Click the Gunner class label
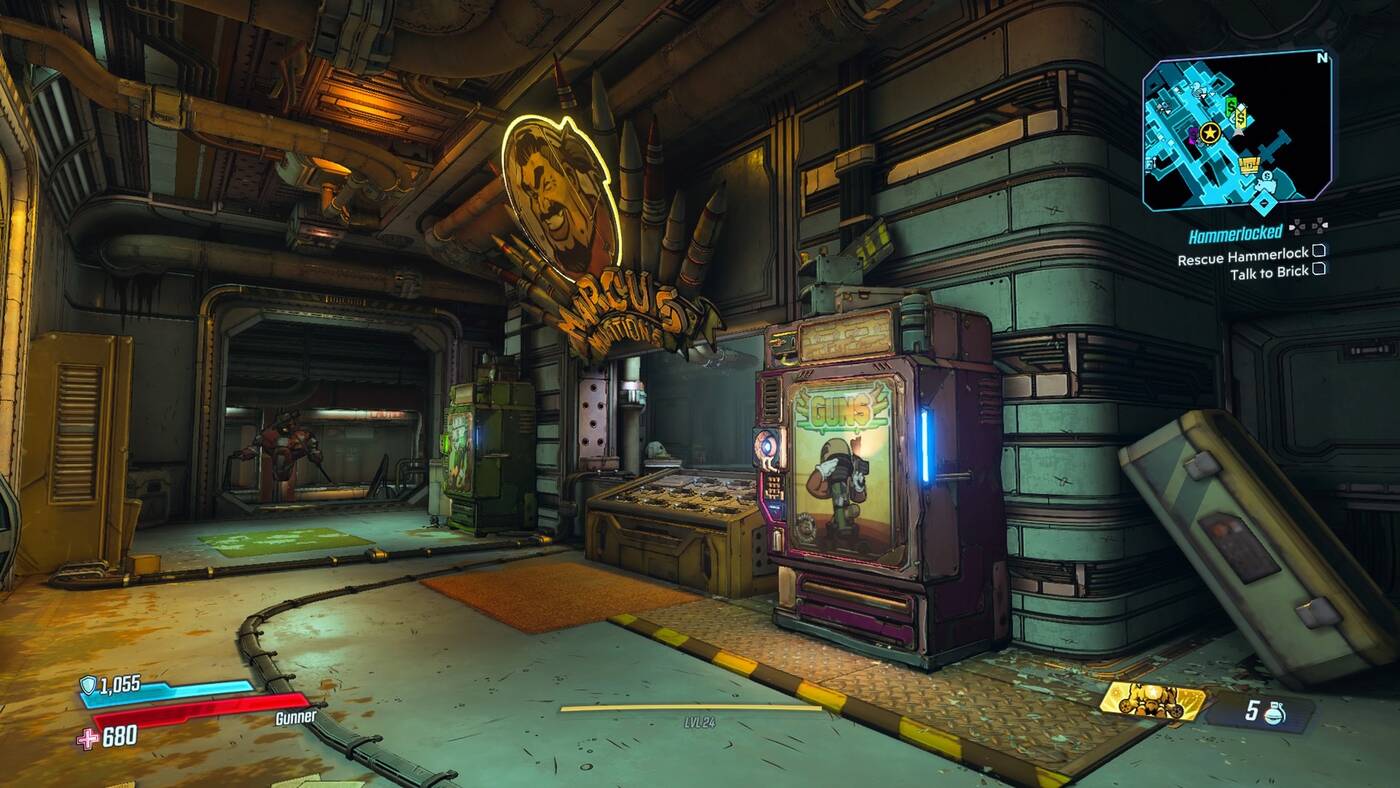This screenshot has width=1400, height=788. tap(296, 716)
